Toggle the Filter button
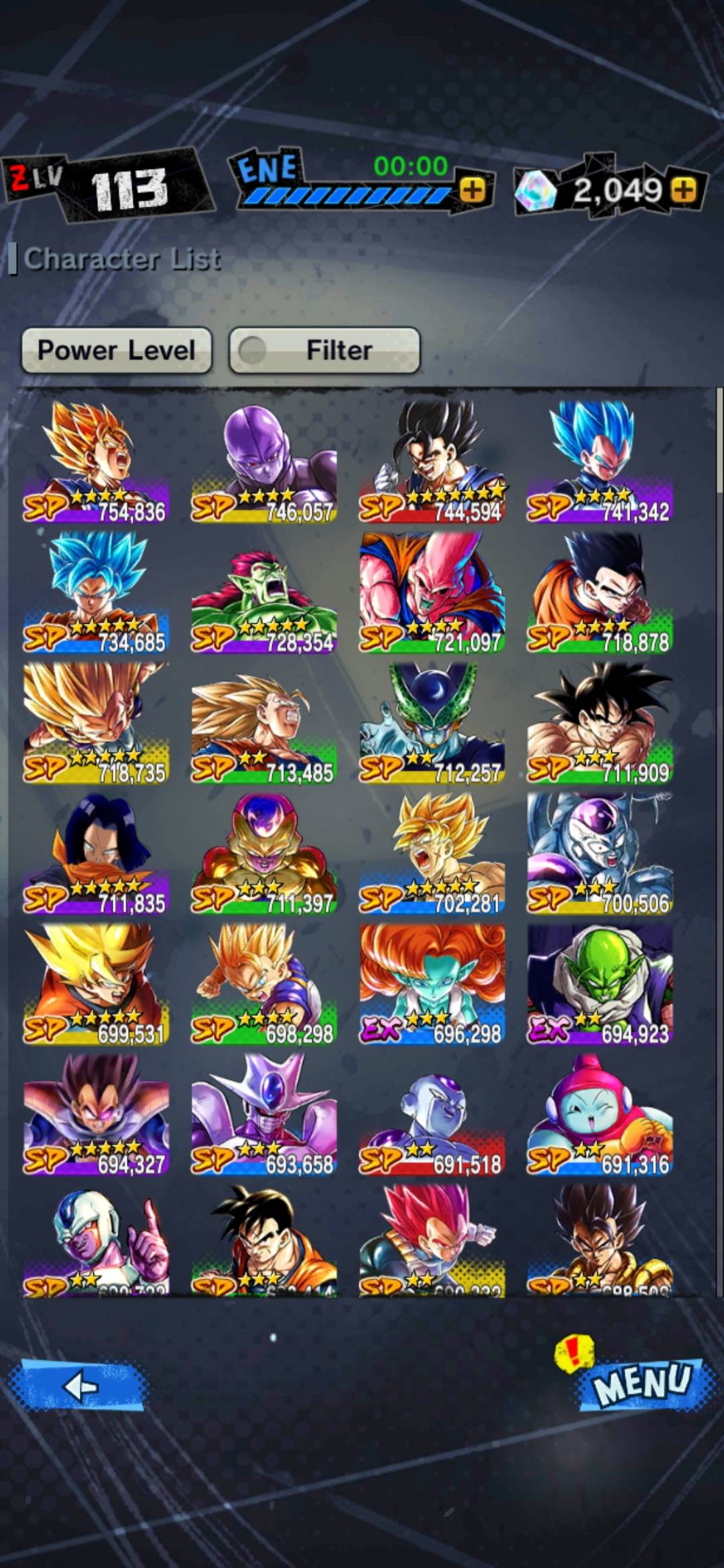This screenshot has height=1568, width=724. point(324,350)
